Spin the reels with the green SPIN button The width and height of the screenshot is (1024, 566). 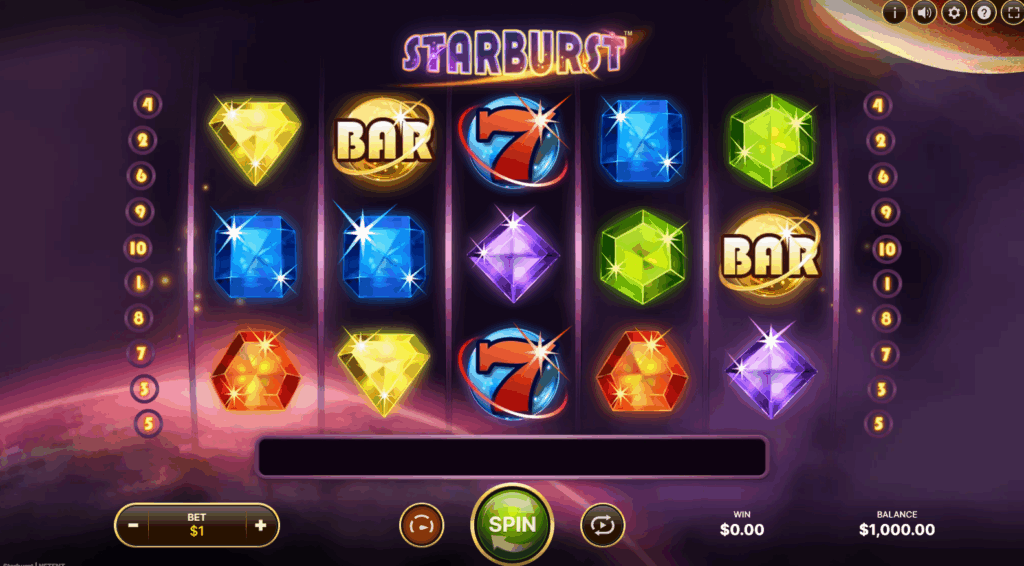(512, 524)
